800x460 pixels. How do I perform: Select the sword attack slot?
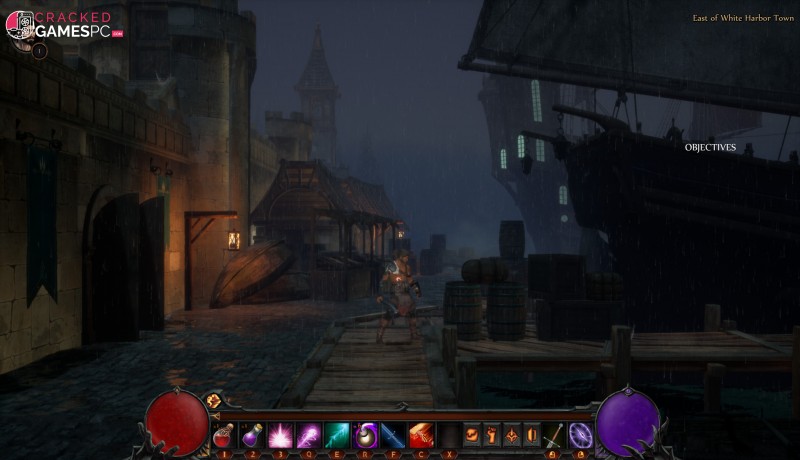(x=555, y=435)
